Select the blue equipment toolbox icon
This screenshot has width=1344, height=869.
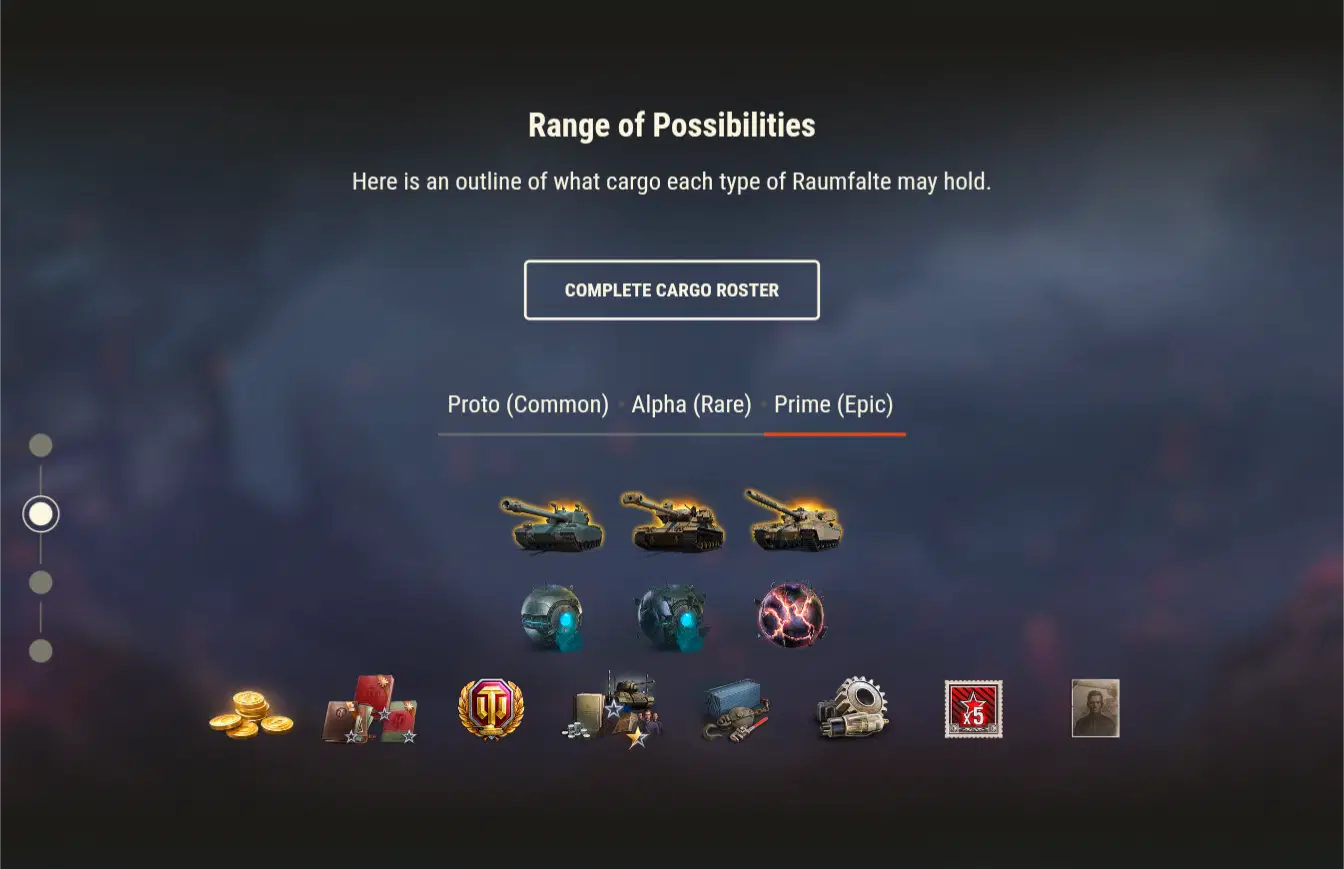(x=733, y=710)
